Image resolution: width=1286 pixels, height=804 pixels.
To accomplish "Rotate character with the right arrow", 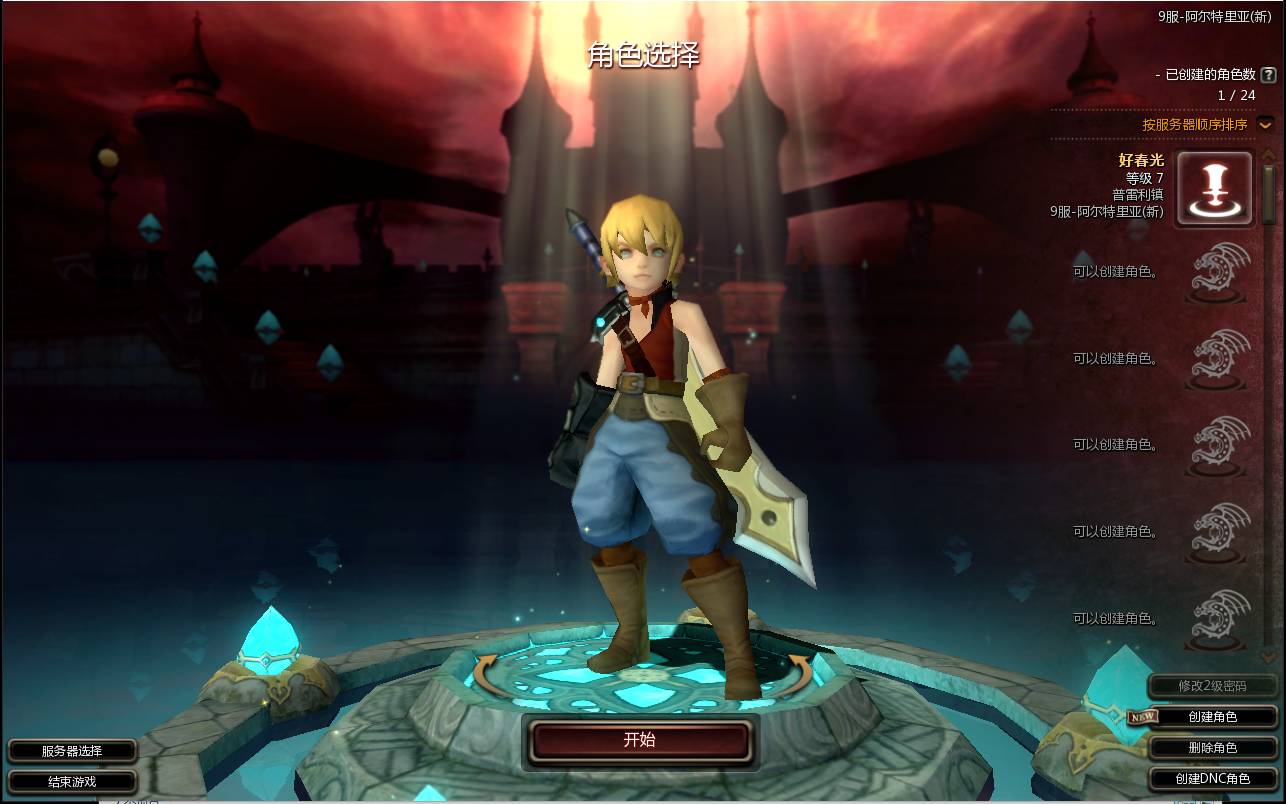I will (x=799, y=672).
